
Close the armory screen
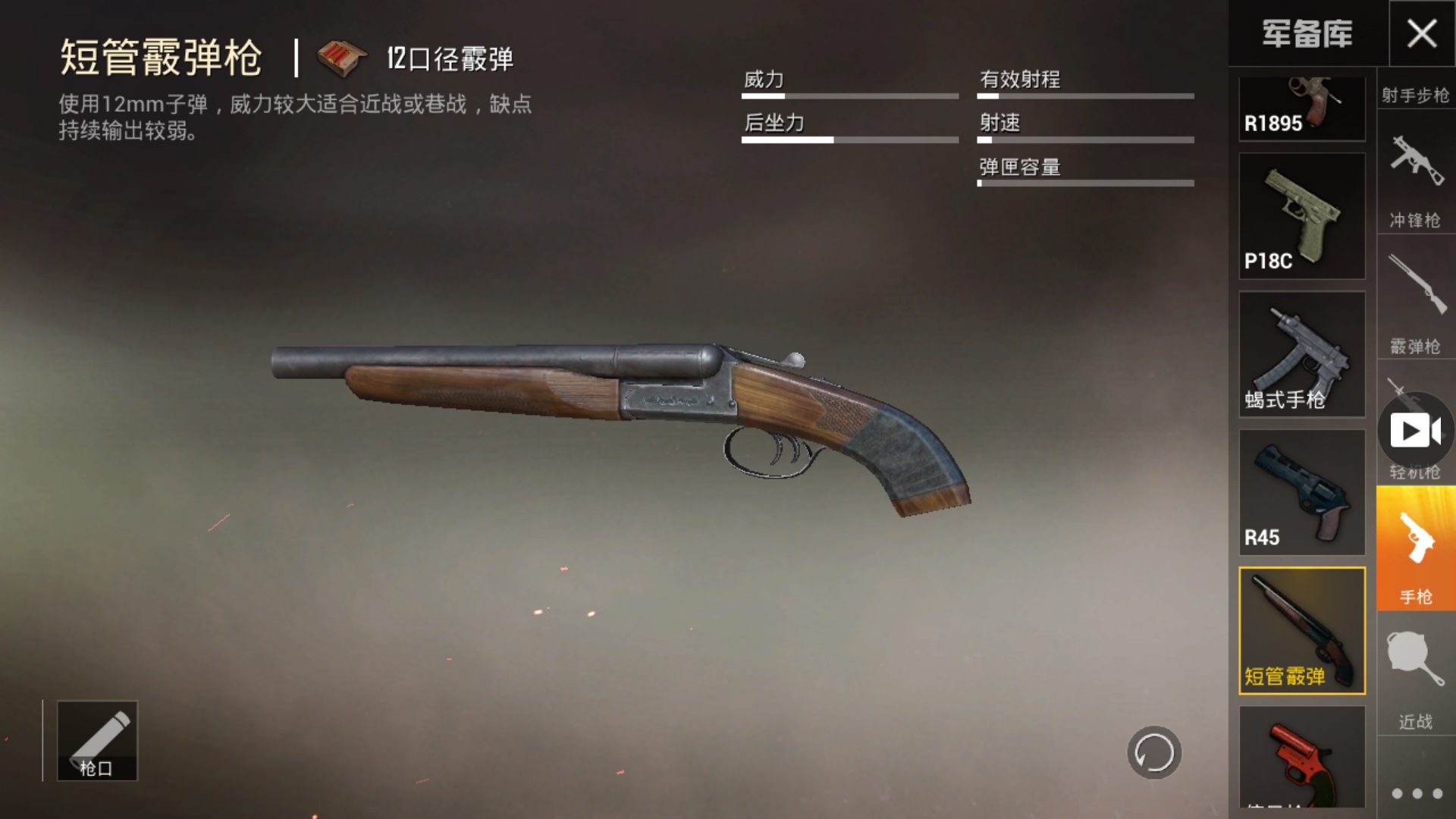pyautogui.click(x=1422, y=33)
